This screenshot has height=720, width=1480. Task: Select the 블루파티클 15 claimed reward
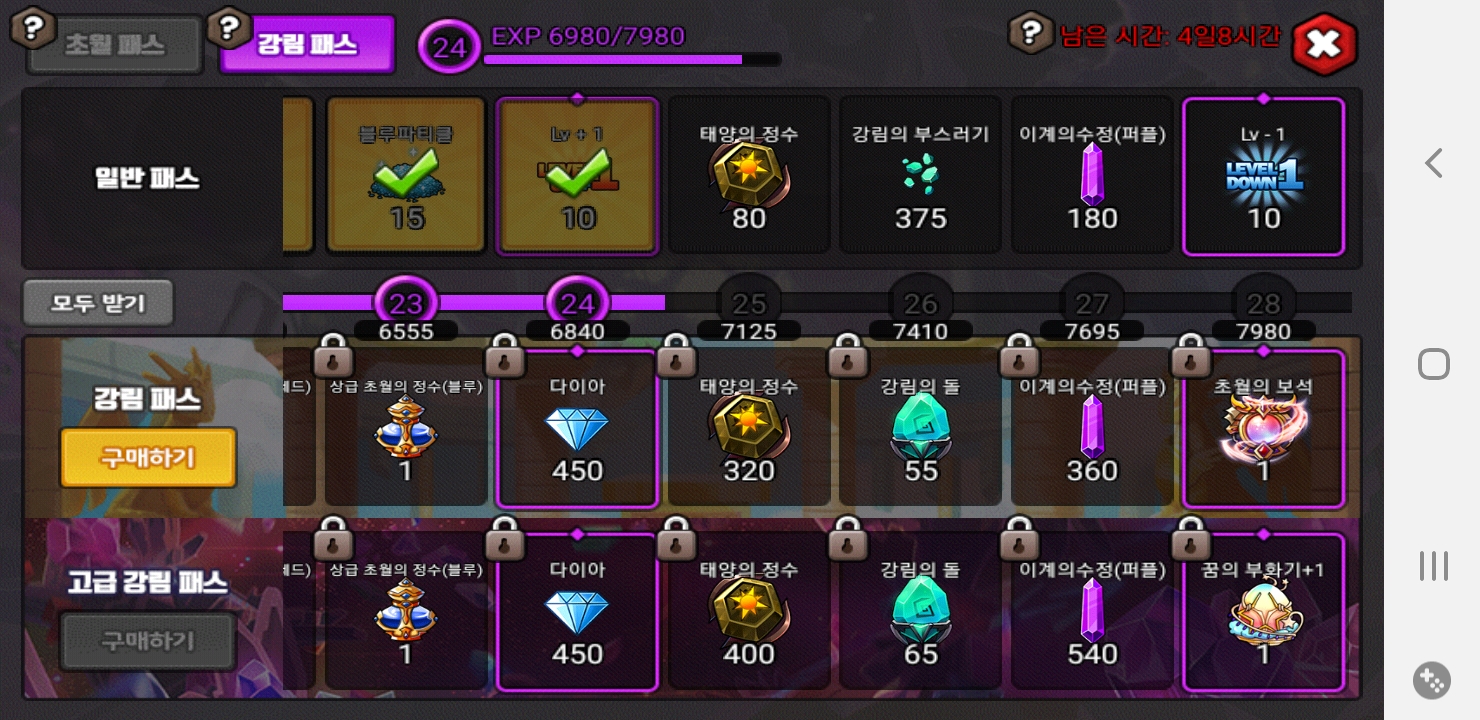[x=406, y=176]
